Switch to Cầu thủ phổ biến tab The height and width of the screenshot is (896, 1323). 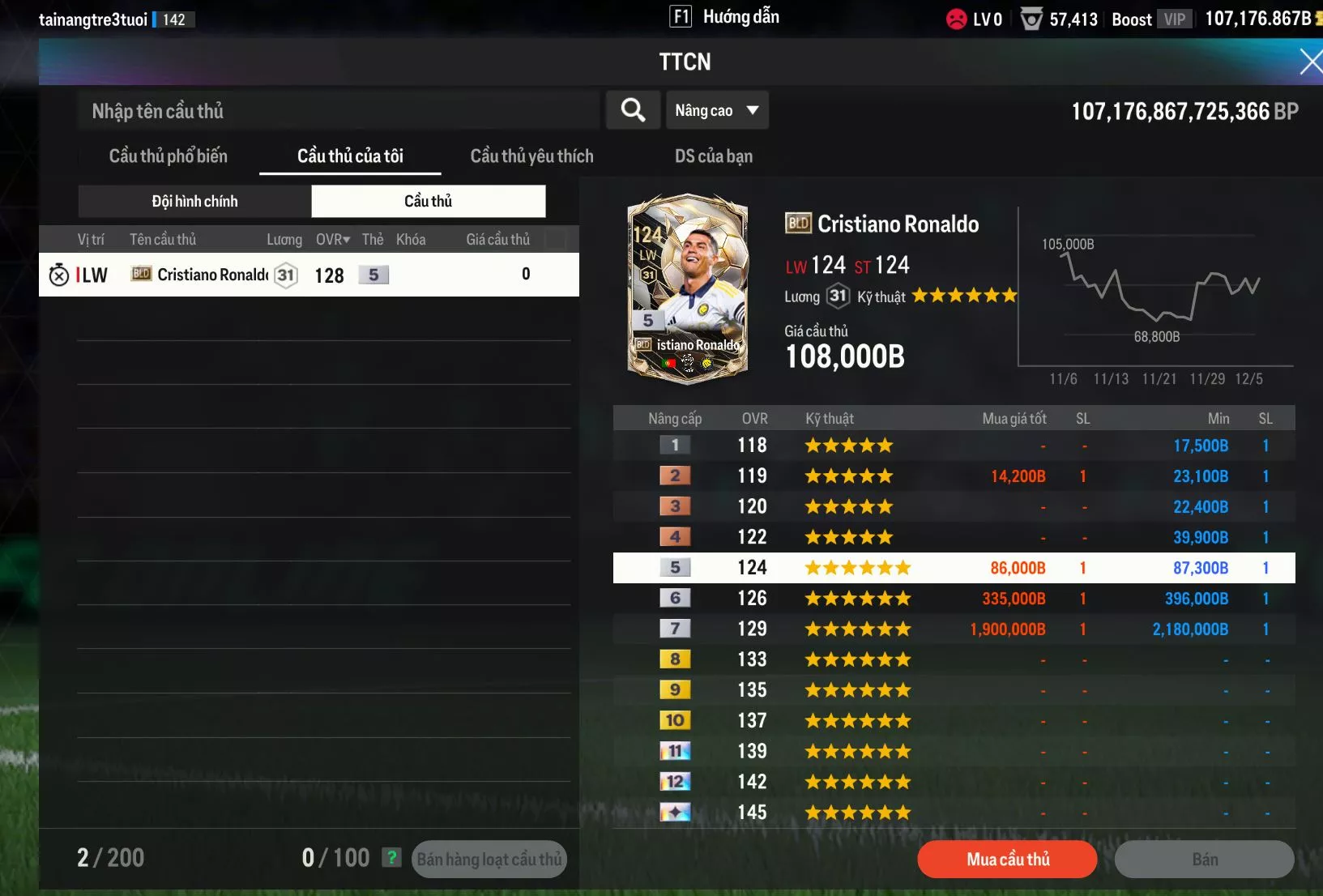tap(169, 156)
